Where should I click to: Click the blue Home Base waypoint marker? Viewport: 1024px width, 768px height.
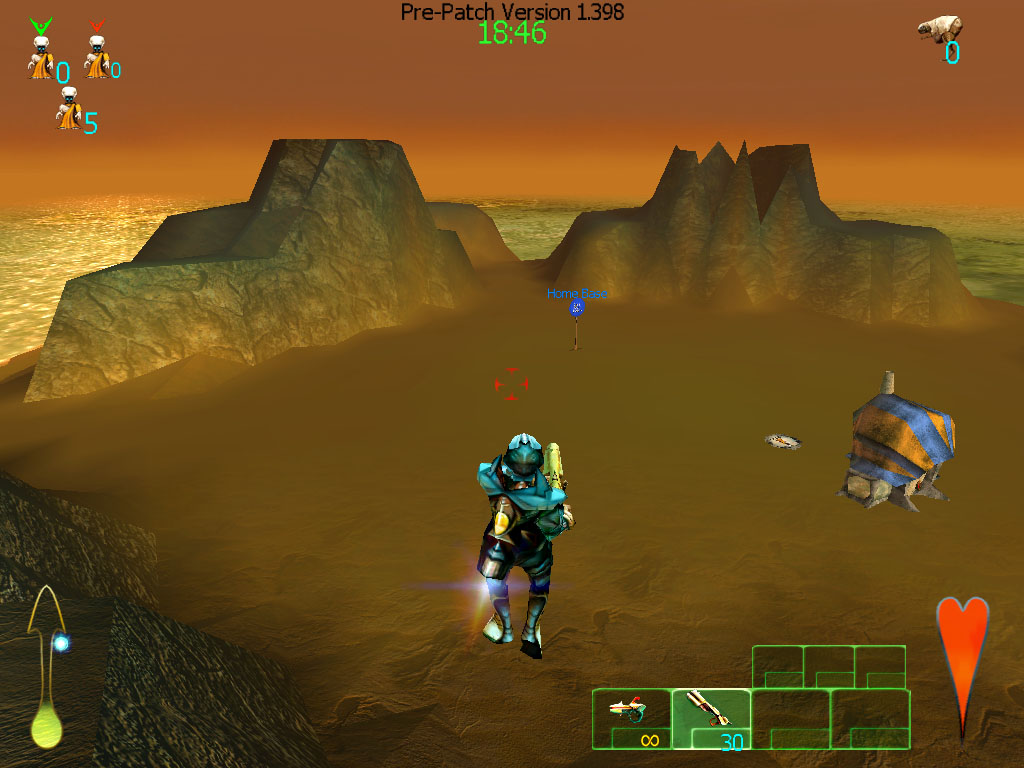tap(576, 308)
